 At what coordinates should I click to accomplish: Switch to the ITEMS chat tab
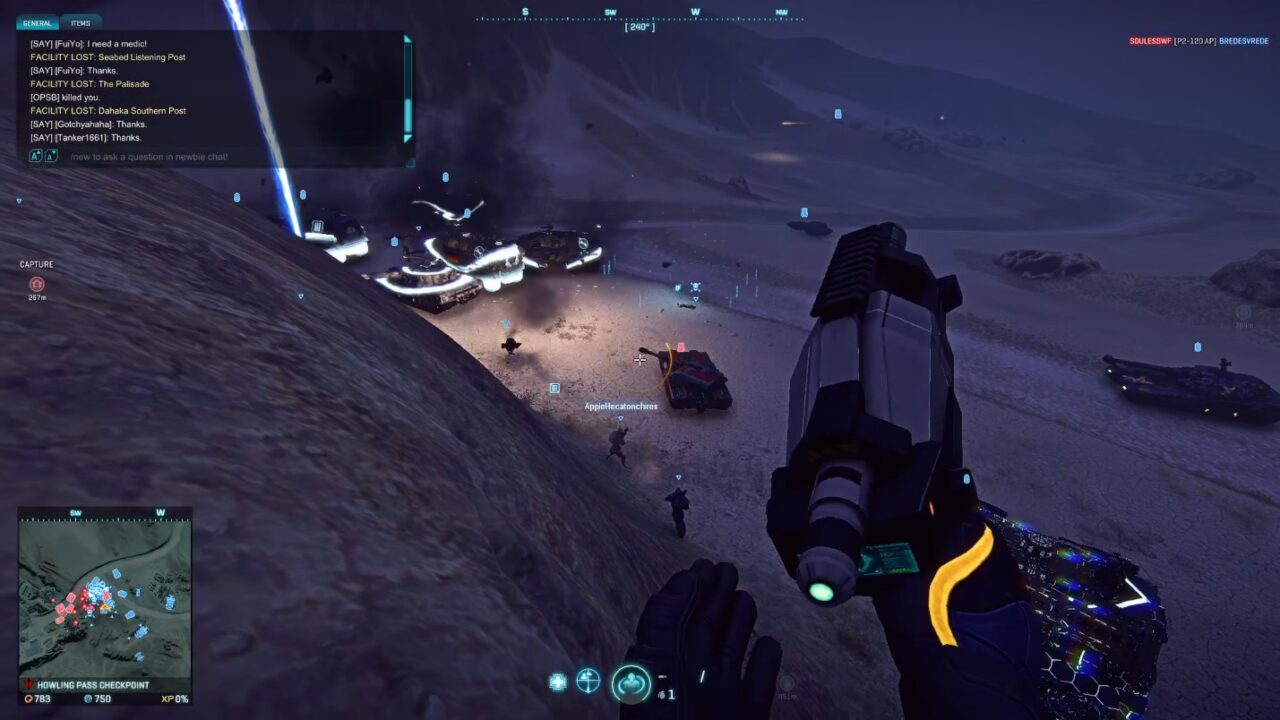80,22
